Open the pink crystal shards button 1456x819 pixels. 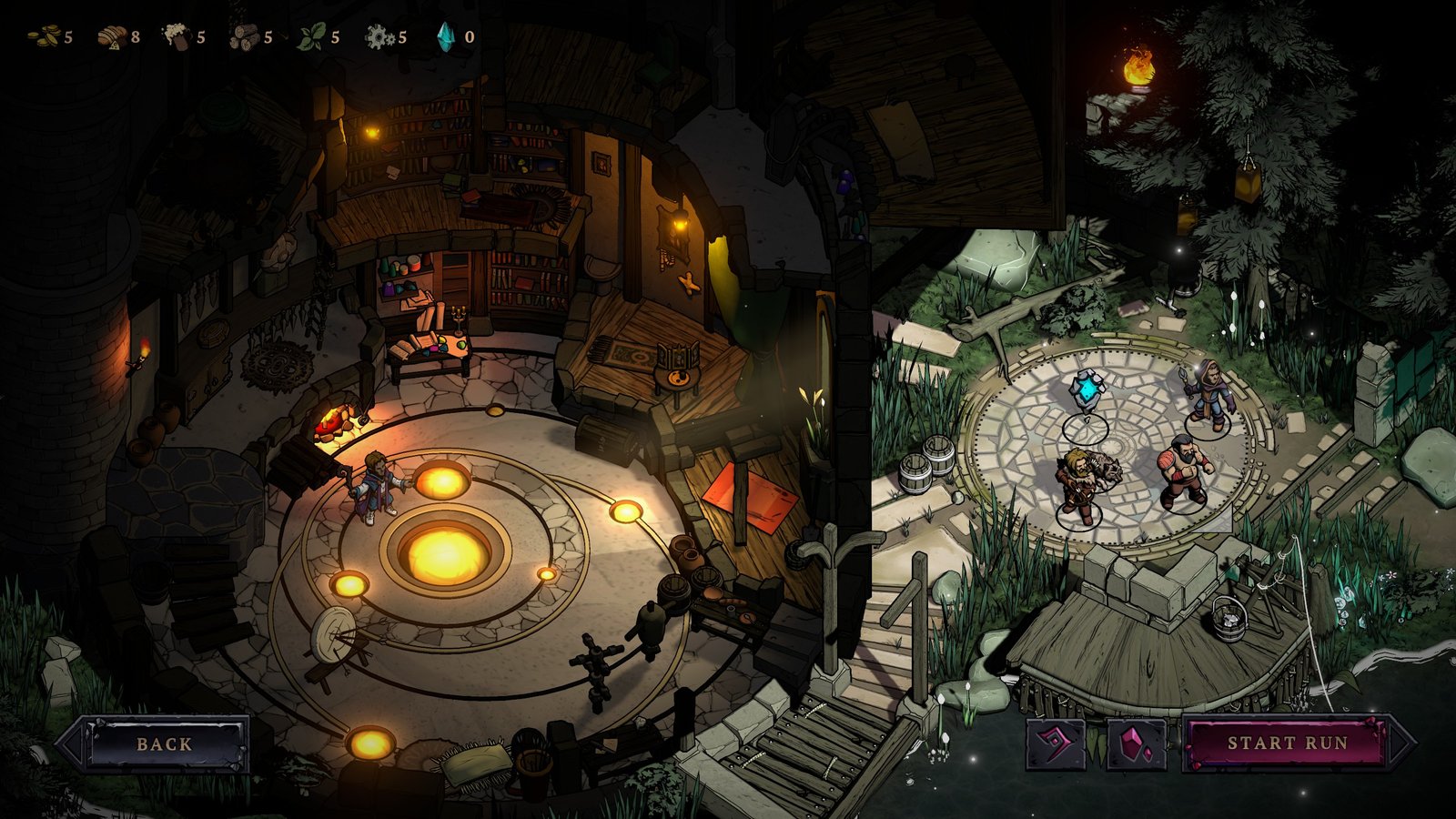pyautogui.click(x=1137, y=743)
